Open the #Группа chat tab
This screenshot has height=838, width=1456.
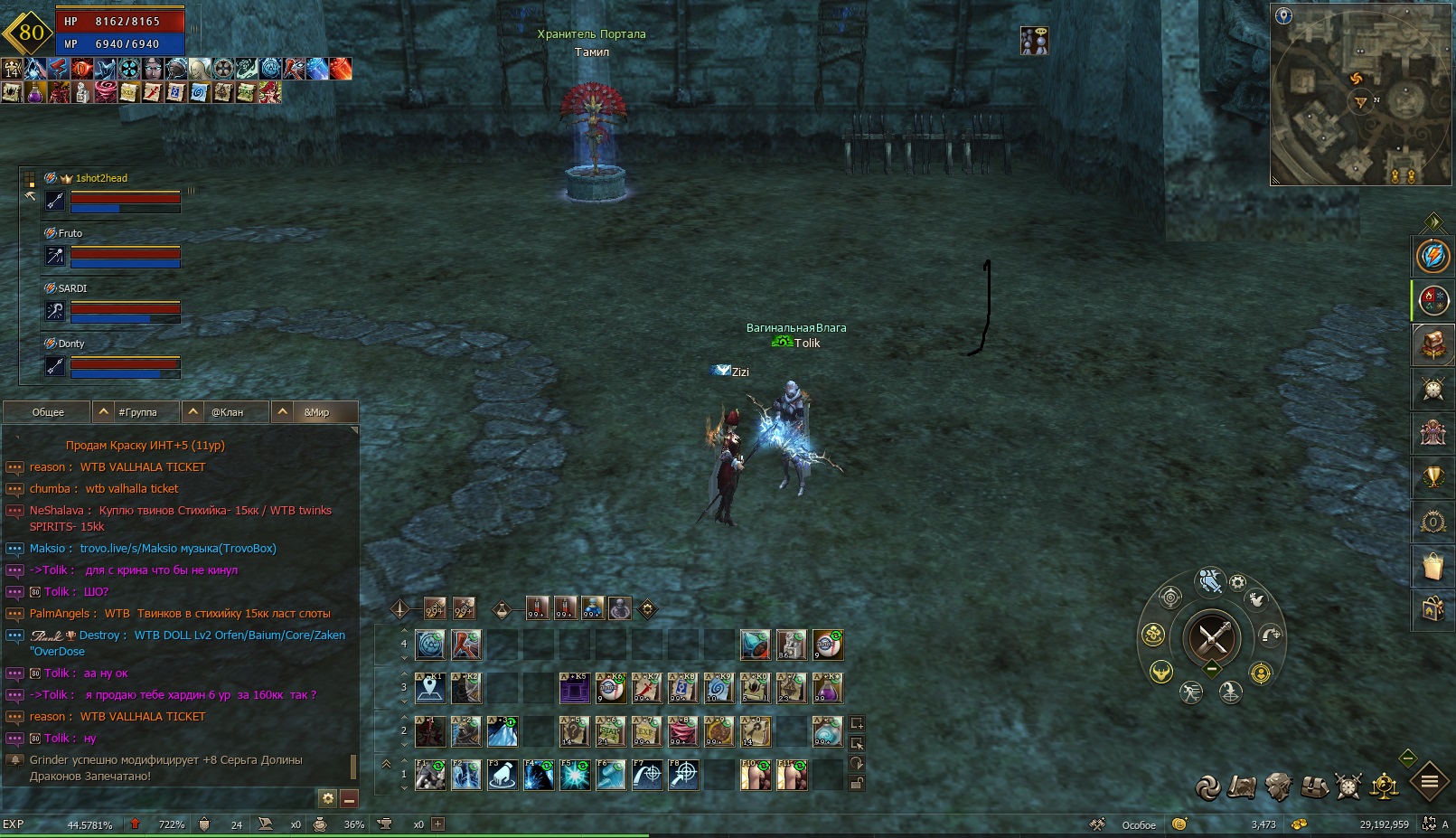click(x=137, y=412)
